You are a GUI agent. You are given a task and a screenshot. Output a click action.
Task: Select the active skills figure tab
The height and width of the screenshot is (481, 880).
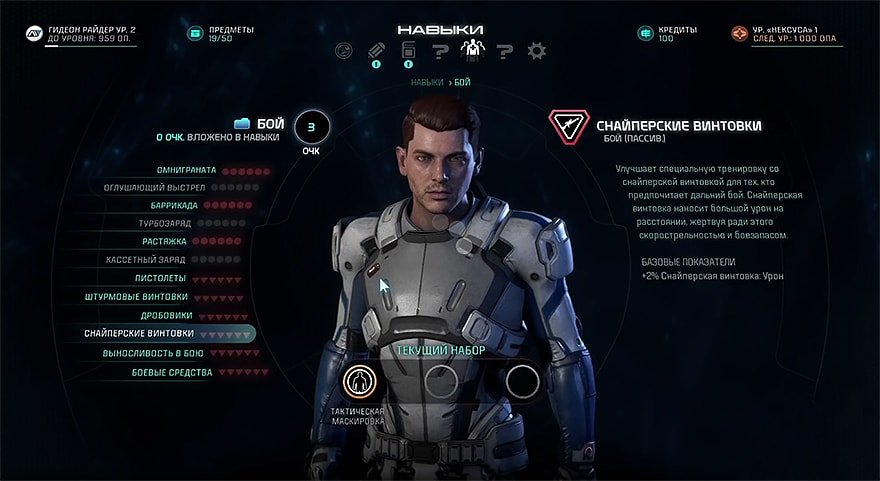(470, 49)
